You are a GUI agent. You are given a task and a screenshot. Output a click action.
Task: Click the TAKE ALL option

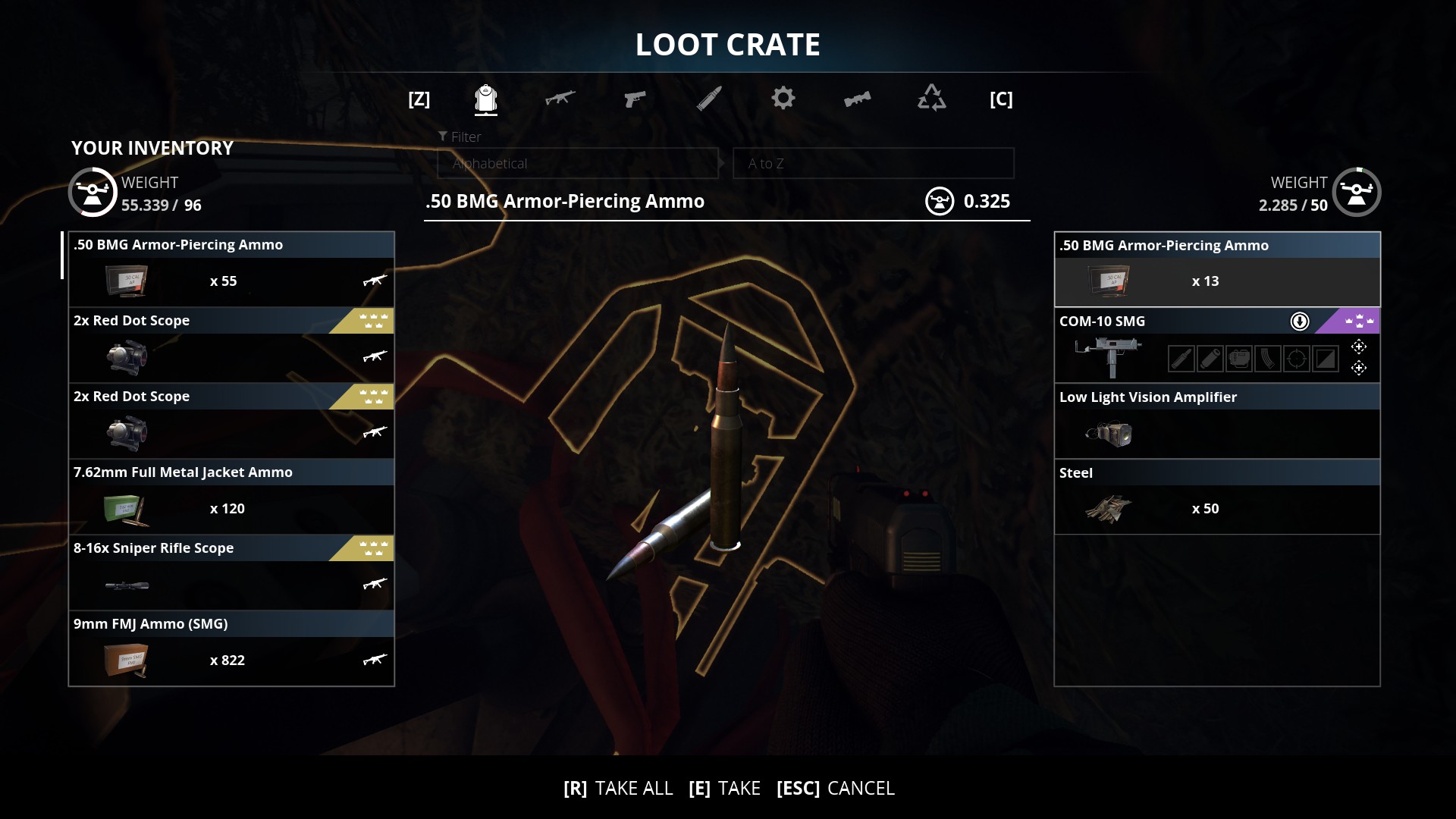[619, 789]
